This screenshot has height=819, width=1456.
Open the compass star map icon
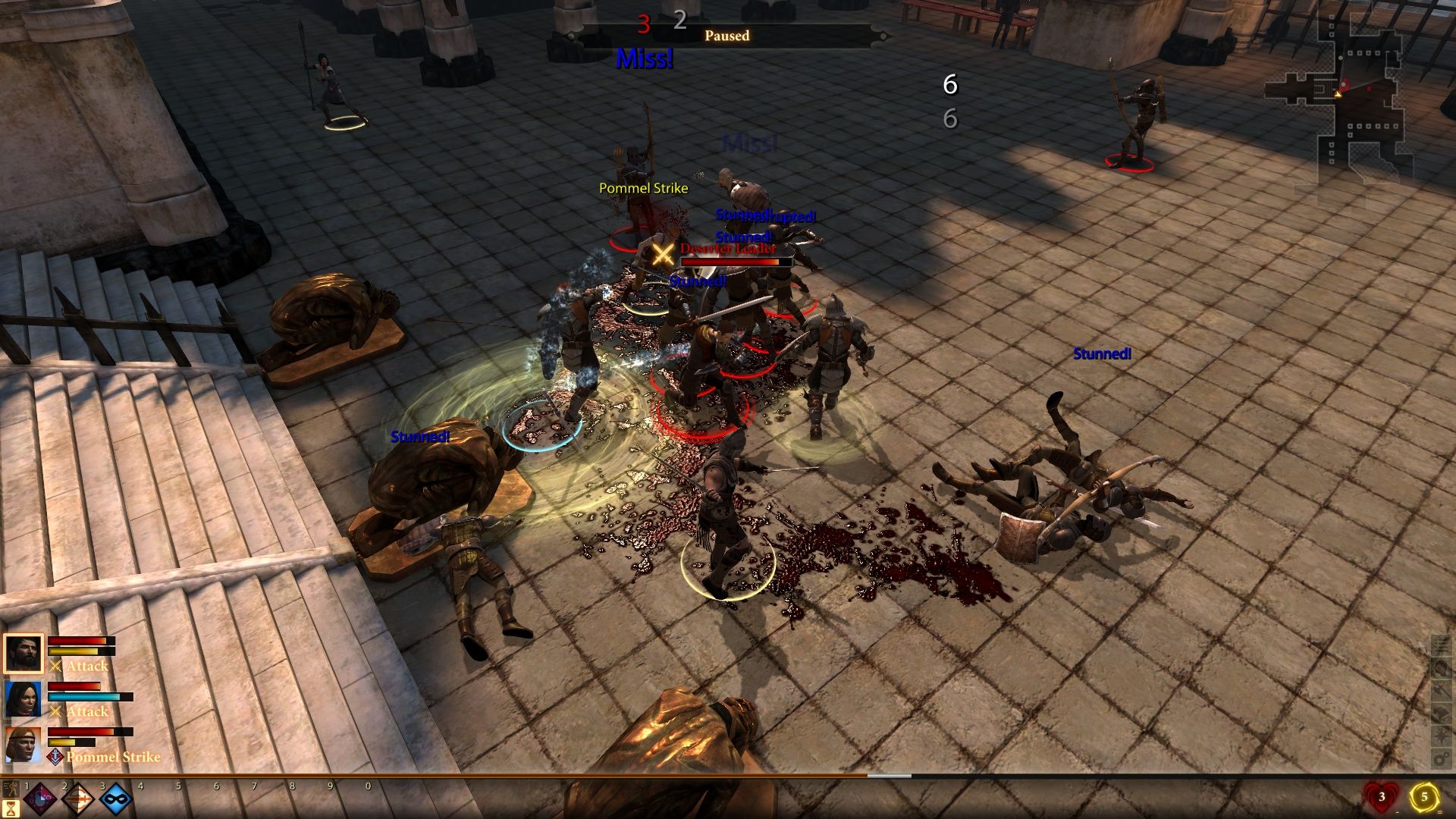point(1441,736)
